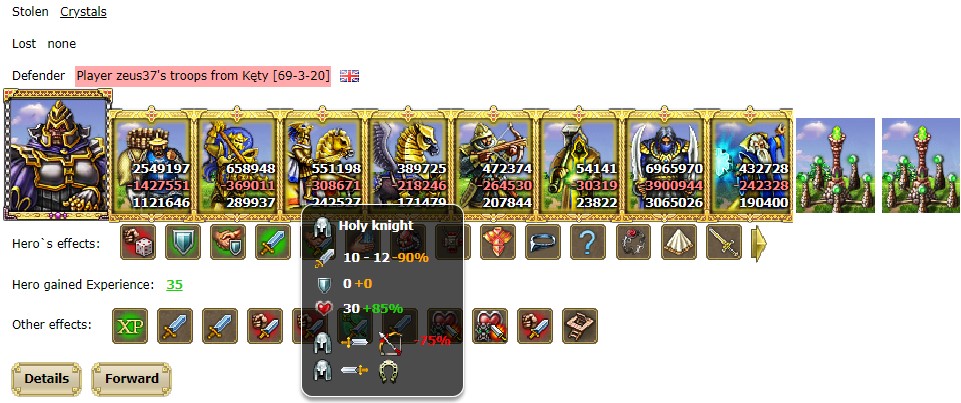Open the hero experience value 35
961x403 pixels.
[x=174, y=285]
